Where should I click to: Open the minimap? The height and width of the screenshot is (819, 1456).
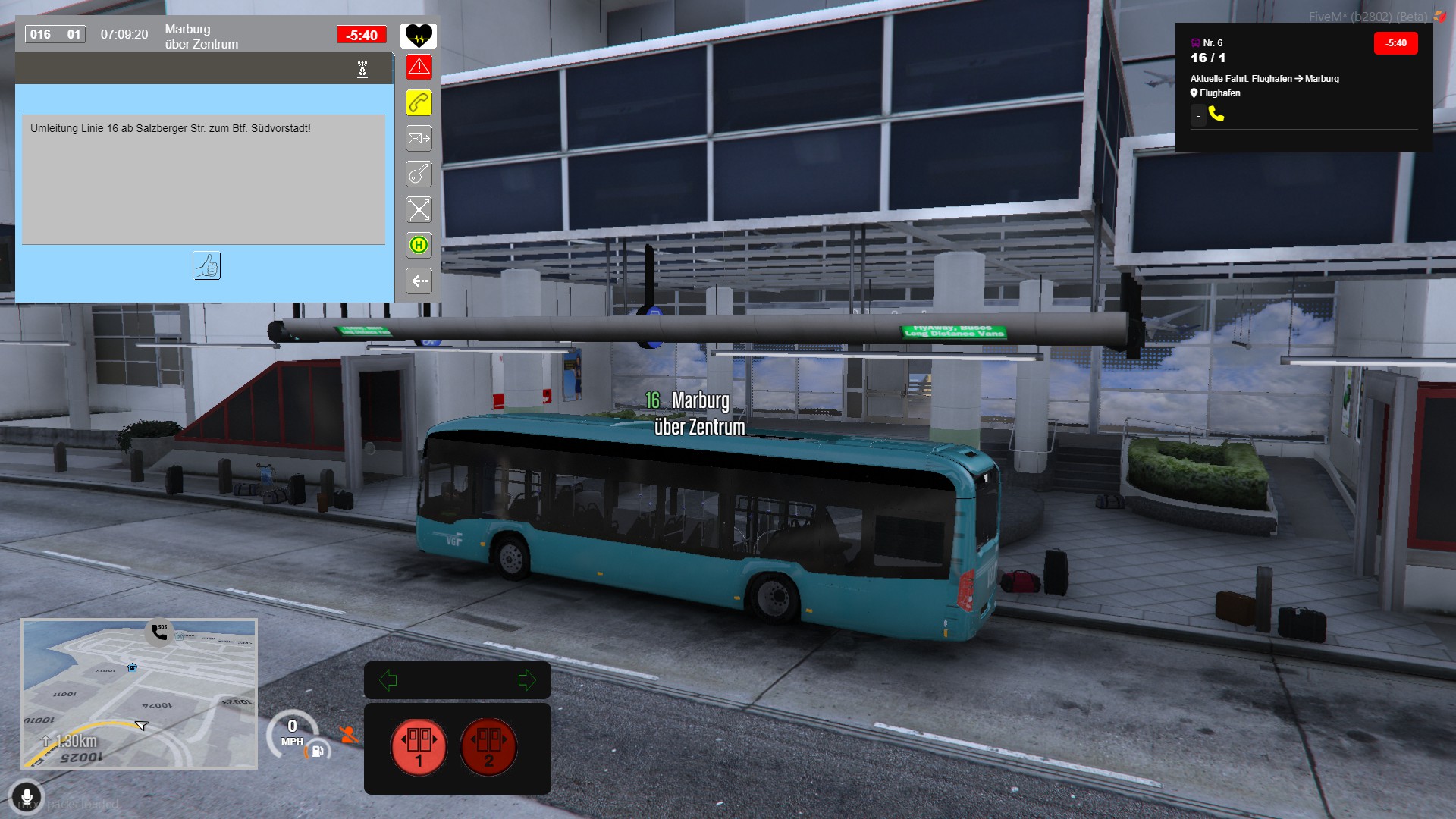coord(140,694)
